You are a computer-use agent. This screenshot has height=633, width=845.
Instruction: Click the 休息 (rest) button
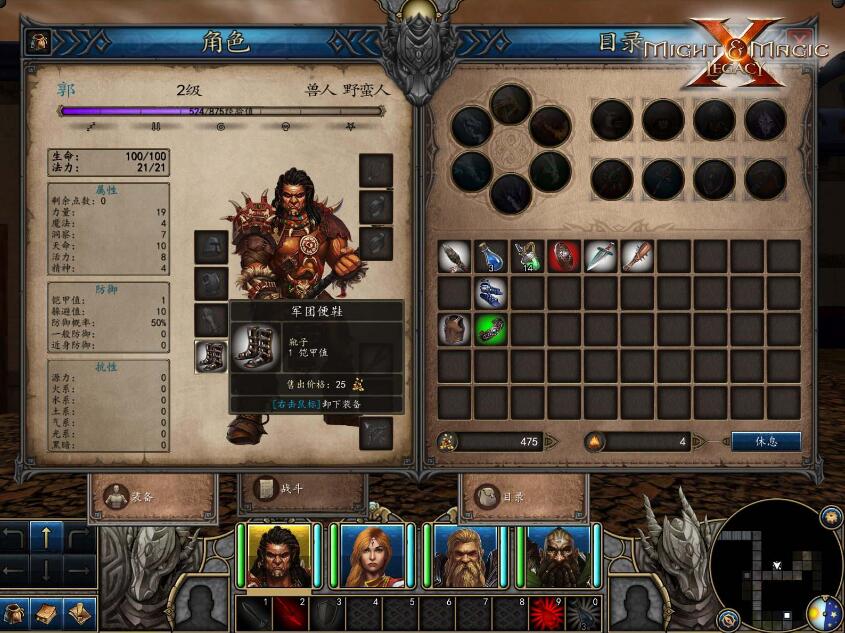(x=766, y=441)
